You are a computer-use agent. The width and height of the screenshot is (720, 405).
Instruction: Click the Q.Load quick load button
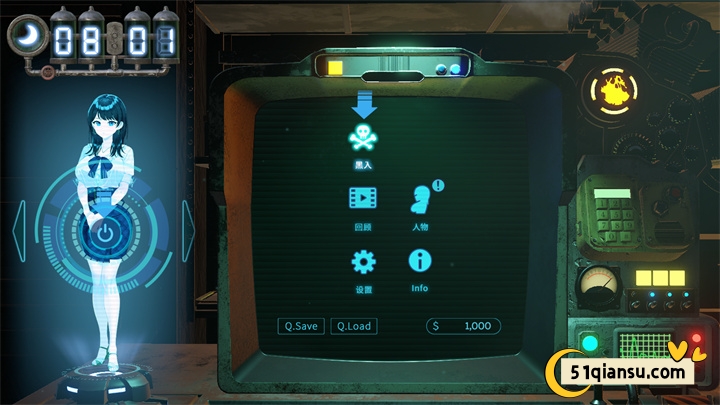[x=354, y=326]
